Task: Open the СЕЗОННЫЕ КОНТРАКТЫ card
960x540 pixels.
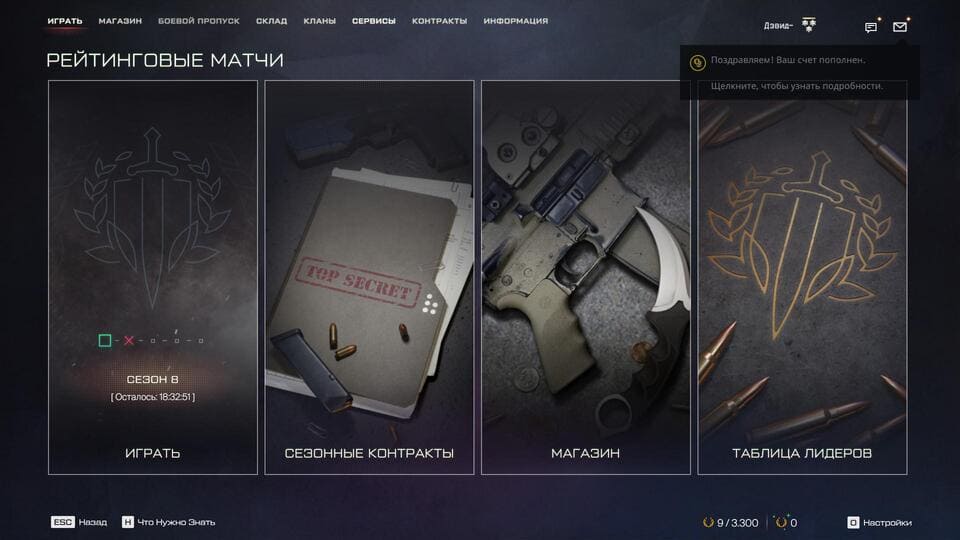Action: pyautogui.click(x=369, y=277)
